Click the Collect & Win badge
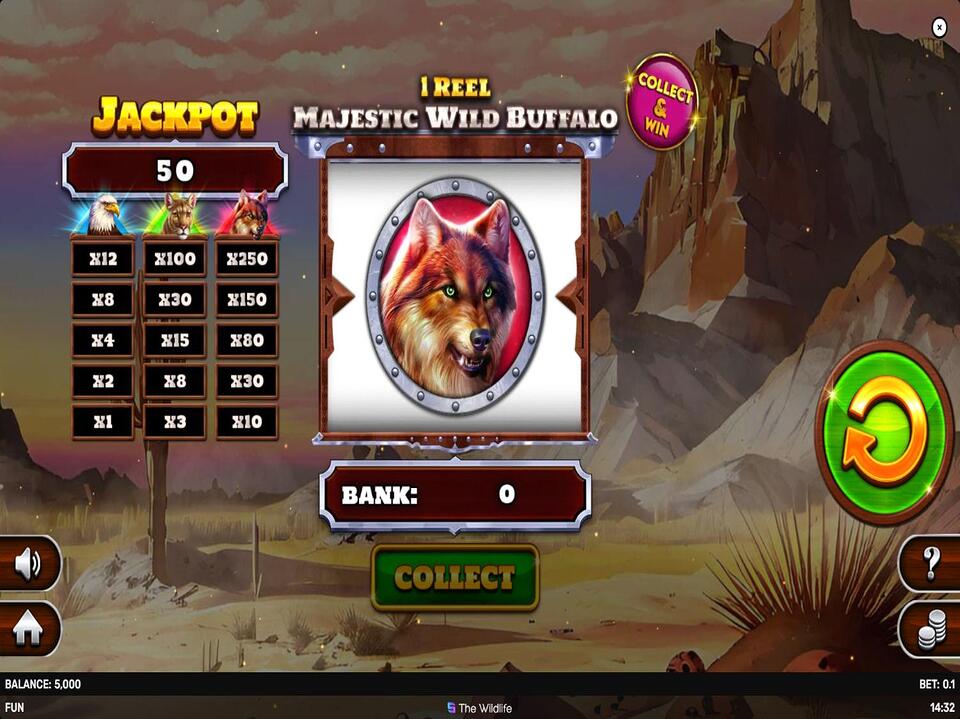The image size is (960, 719). [x=661, y=101]
